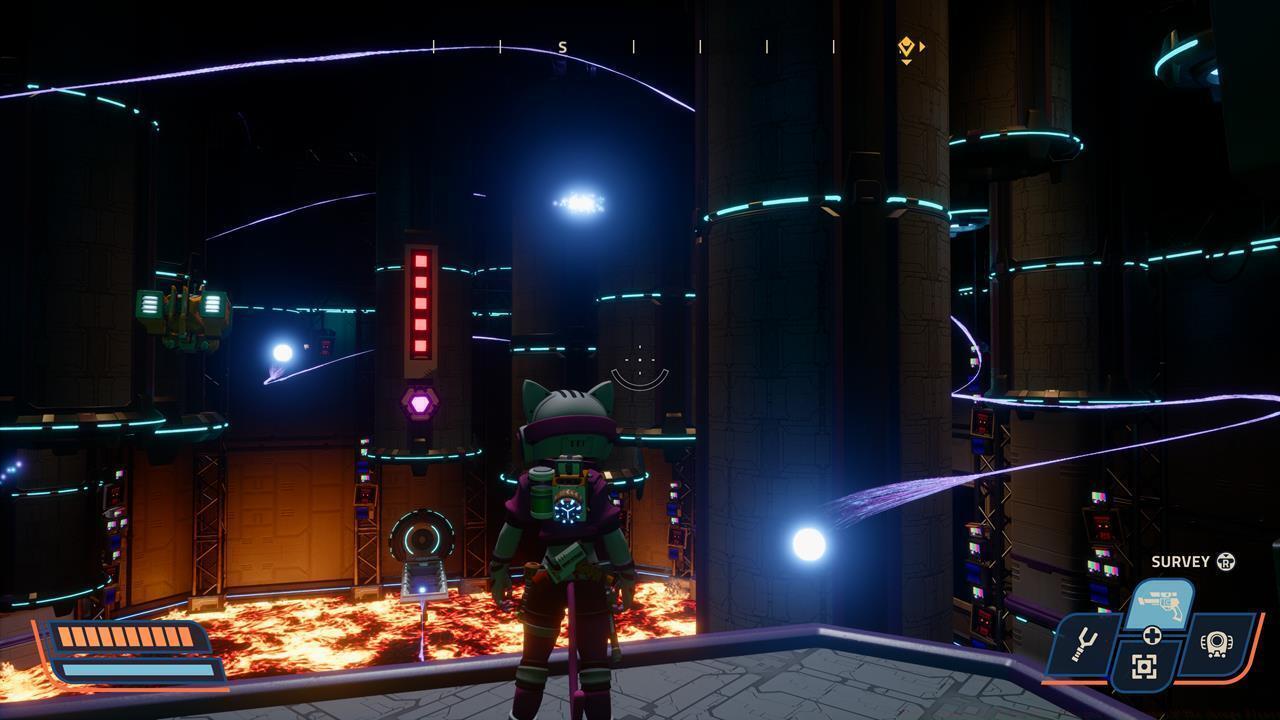The height and width of the screenshot is (720, 1280).
Task: Click the R button prompt beside SURVEY
Action: 1226,561
